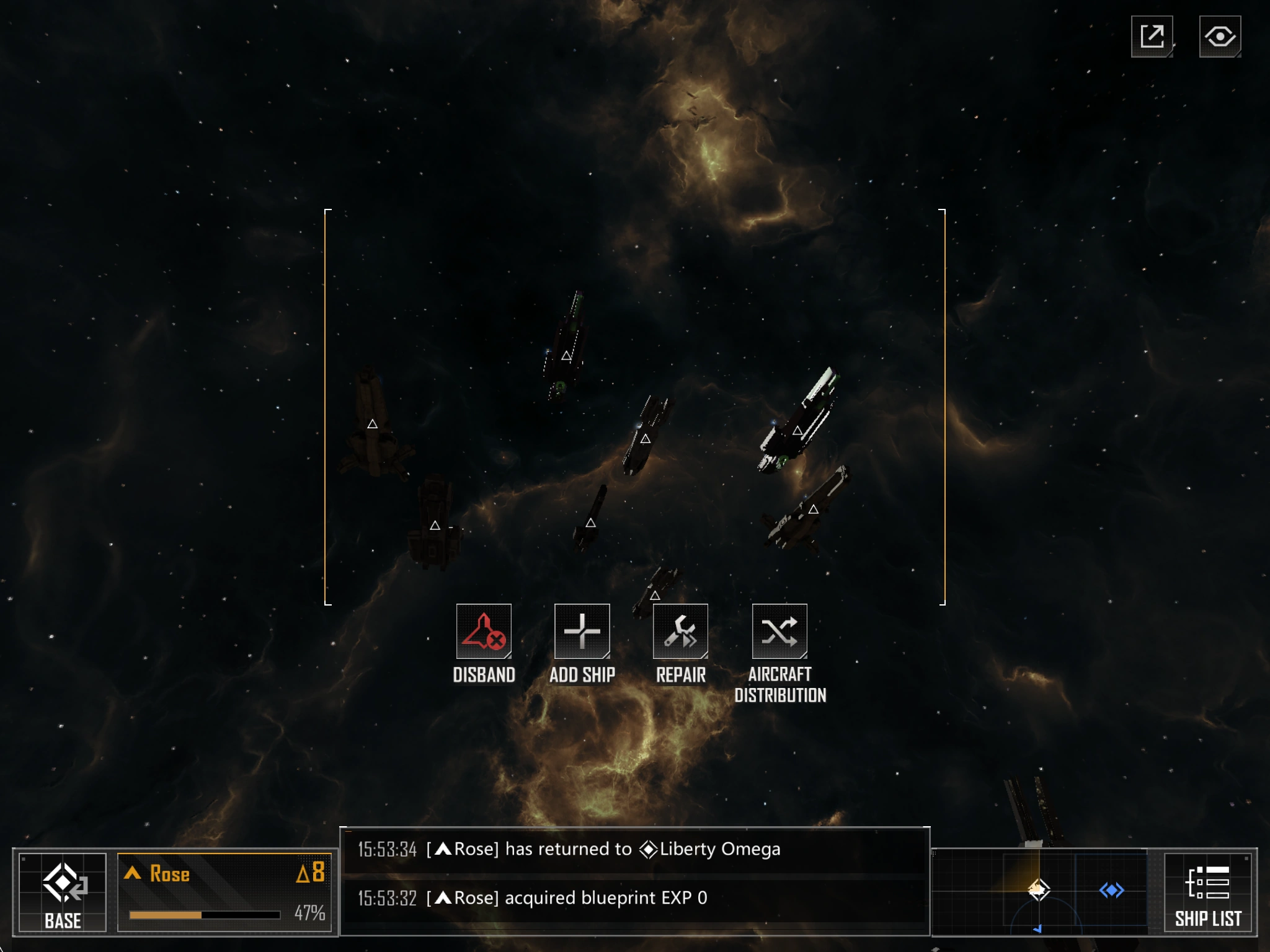Open the Ship List

[x=1208, y=892]
